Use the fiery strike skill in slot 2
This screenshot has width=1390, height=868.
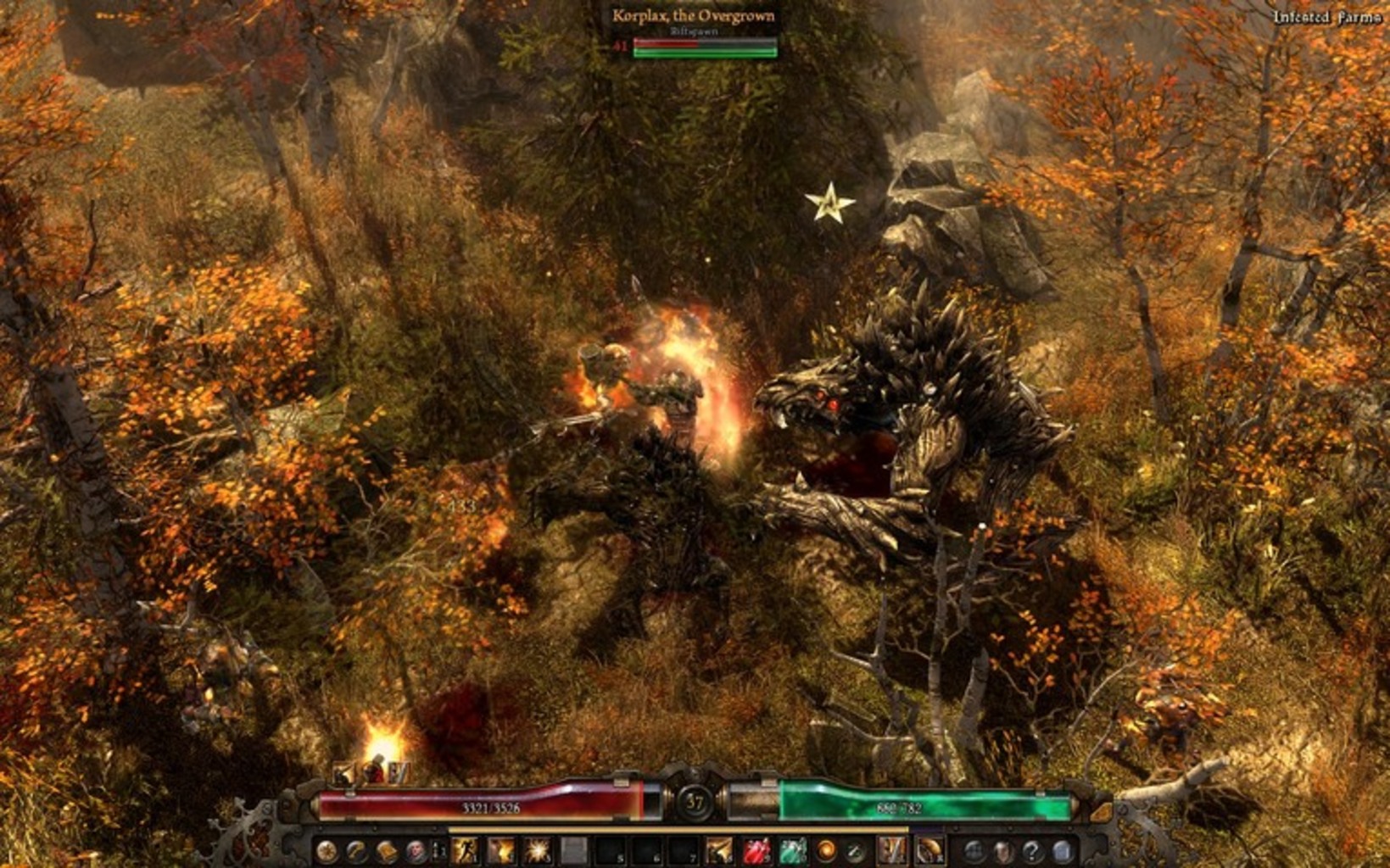point(501,850)
